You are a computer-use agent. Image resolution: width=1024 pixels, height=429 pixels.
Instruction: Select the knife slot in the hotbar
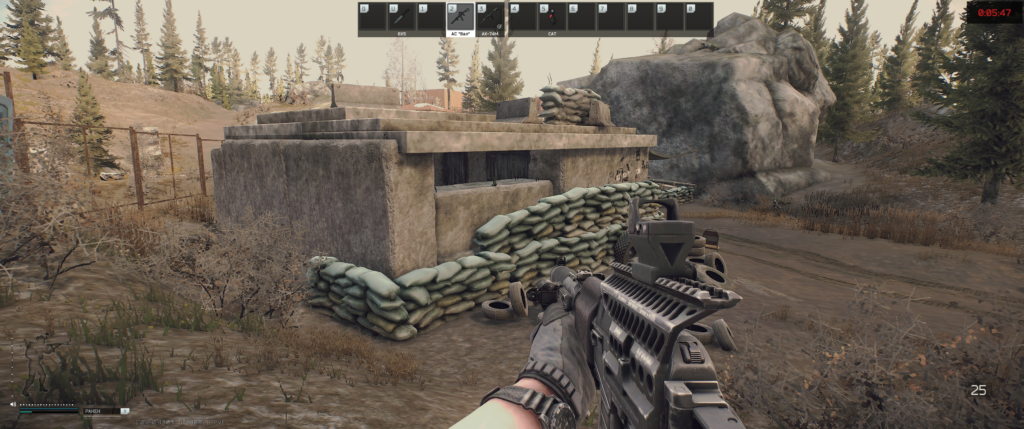[402, 17]
